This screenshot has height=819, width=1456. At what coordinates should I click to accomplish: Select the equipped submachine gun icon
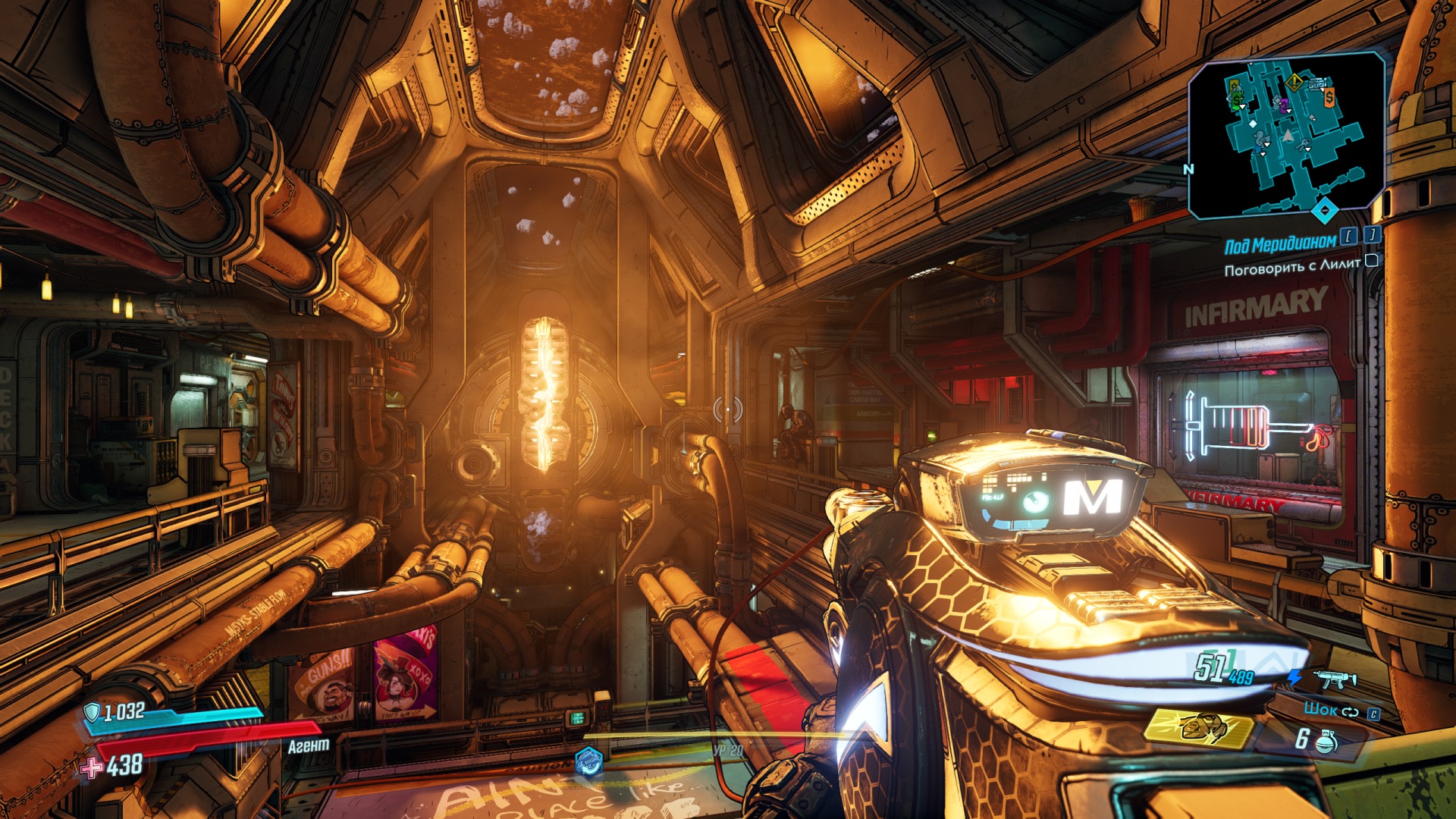point(1334,679)
